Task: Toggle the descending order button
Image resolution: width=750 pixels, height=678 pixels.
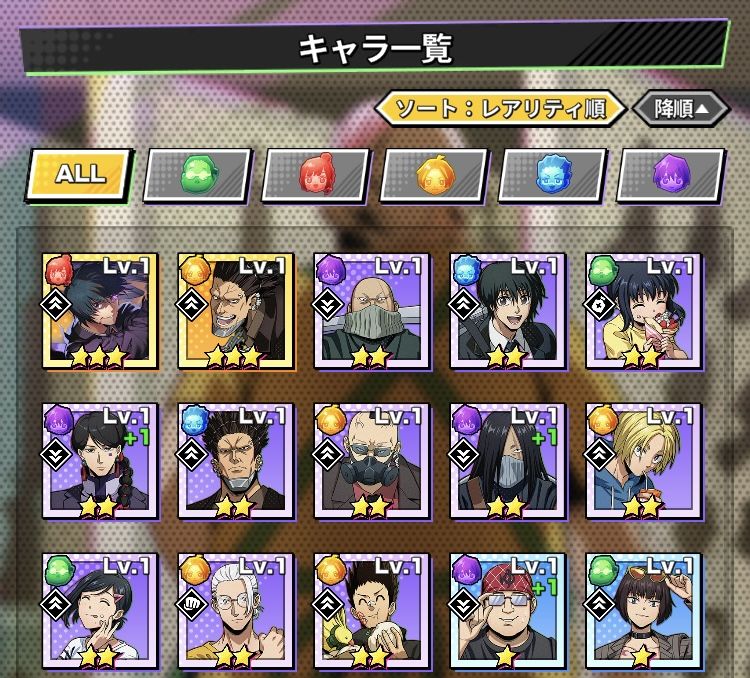Action: click(681, 109)
